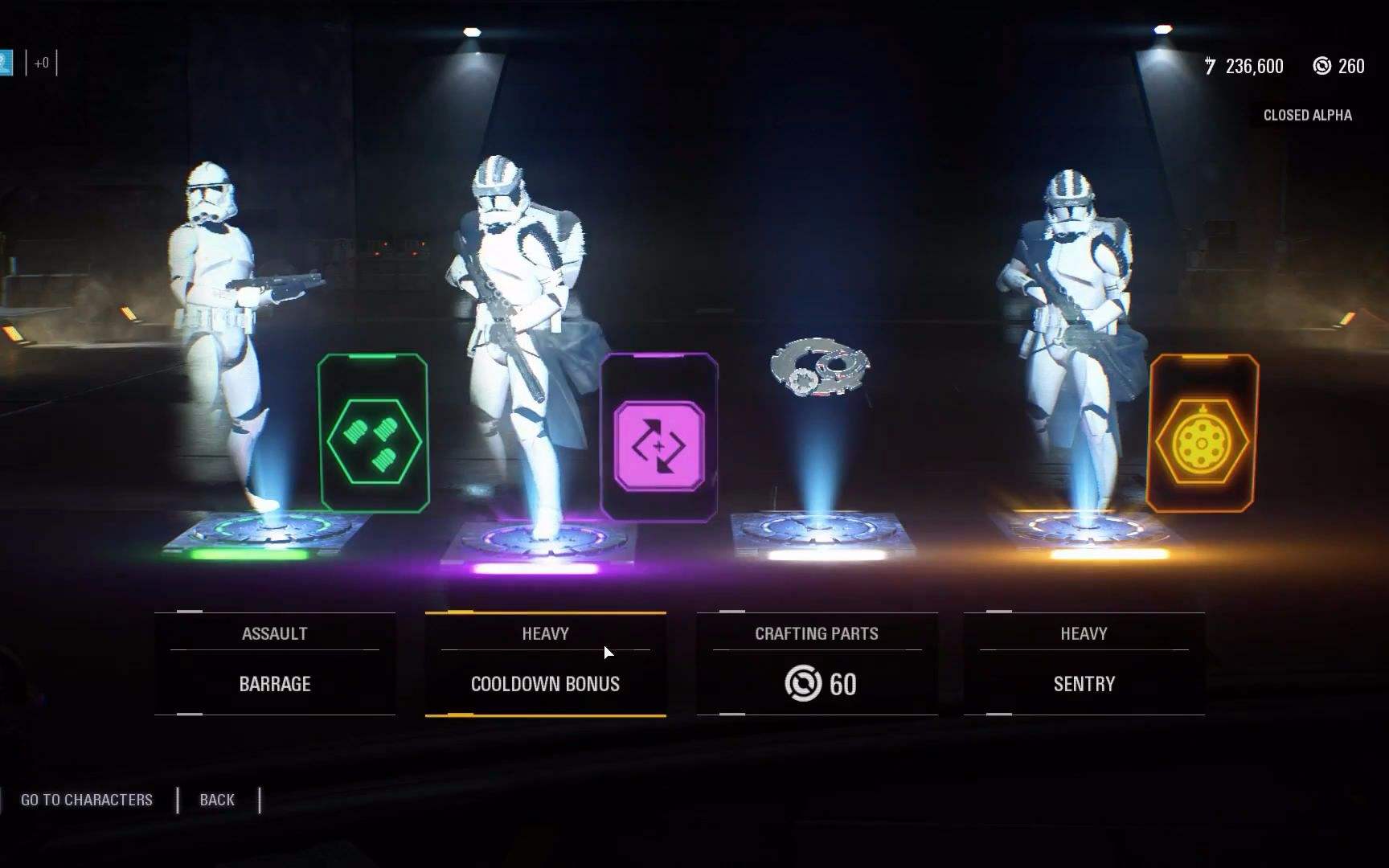Image resolution: width=1389 pixels, height=868 pixels.
Task: Select the Crafting Parts 60 panel
Action: 817,664
